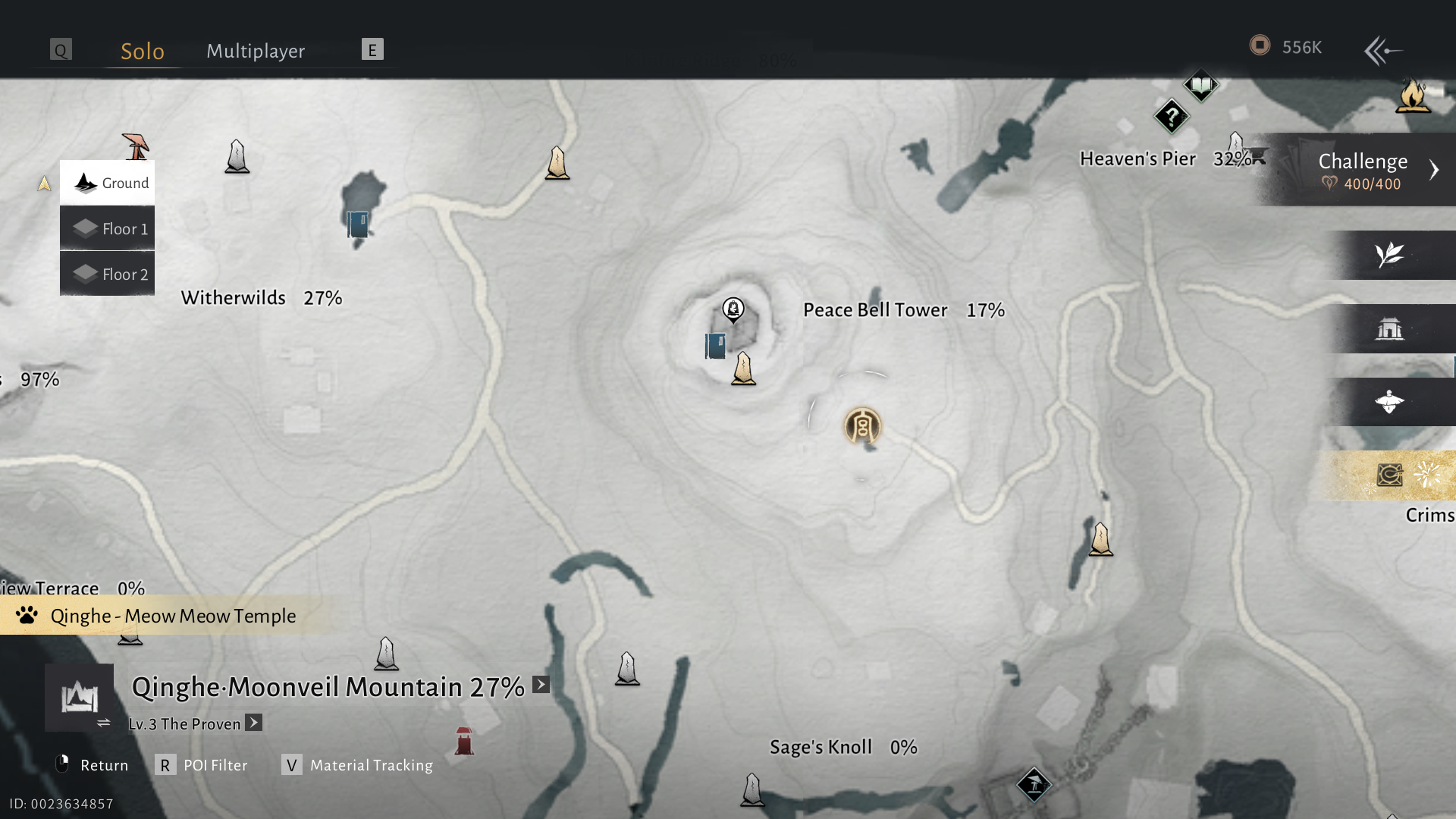This screenshot has width=1456, height=819.
Task: Switch to the Solo tab
Action: click(143, 51)
